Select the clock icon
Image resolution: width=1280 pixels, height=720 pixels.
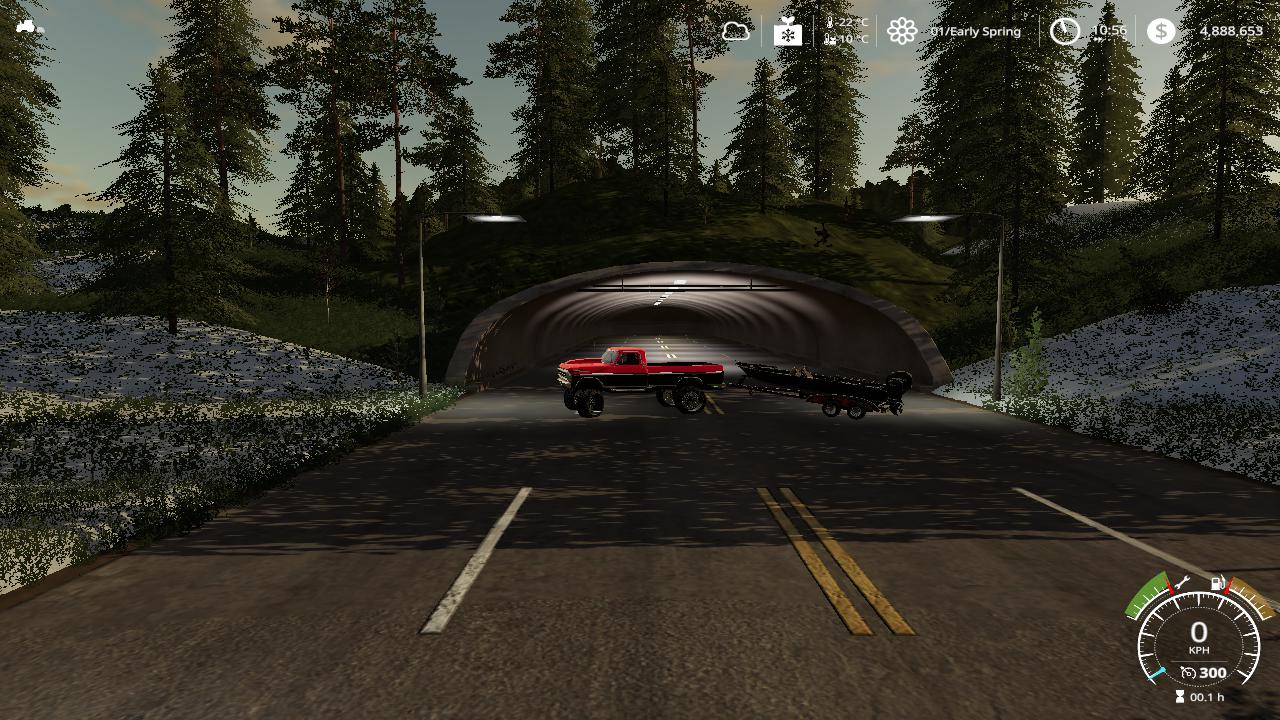pyautogui.click(x=1064, y=31)
